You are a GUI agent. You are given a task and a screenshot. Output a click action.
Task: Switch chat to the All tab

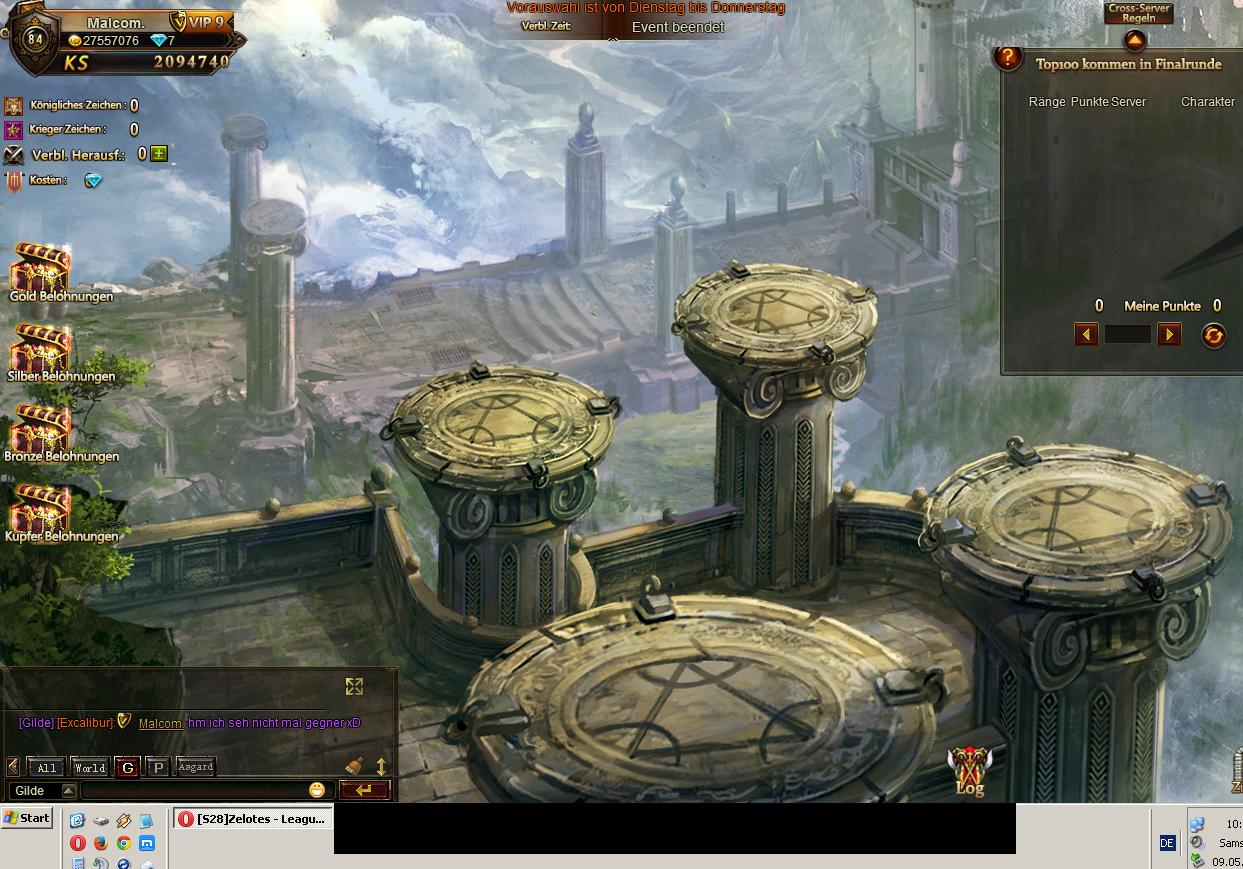click(x=47, y=767)
